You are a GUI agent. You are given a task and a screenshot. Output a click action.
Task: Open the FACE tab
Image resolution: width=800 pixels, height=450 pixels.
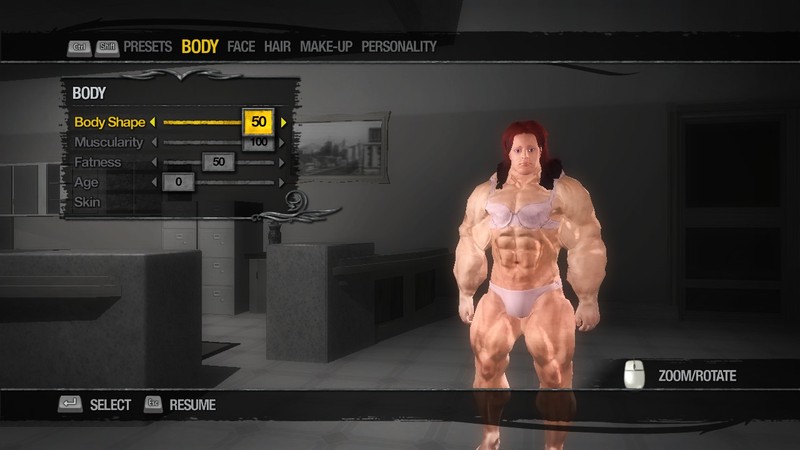click(x=241, y=46)
